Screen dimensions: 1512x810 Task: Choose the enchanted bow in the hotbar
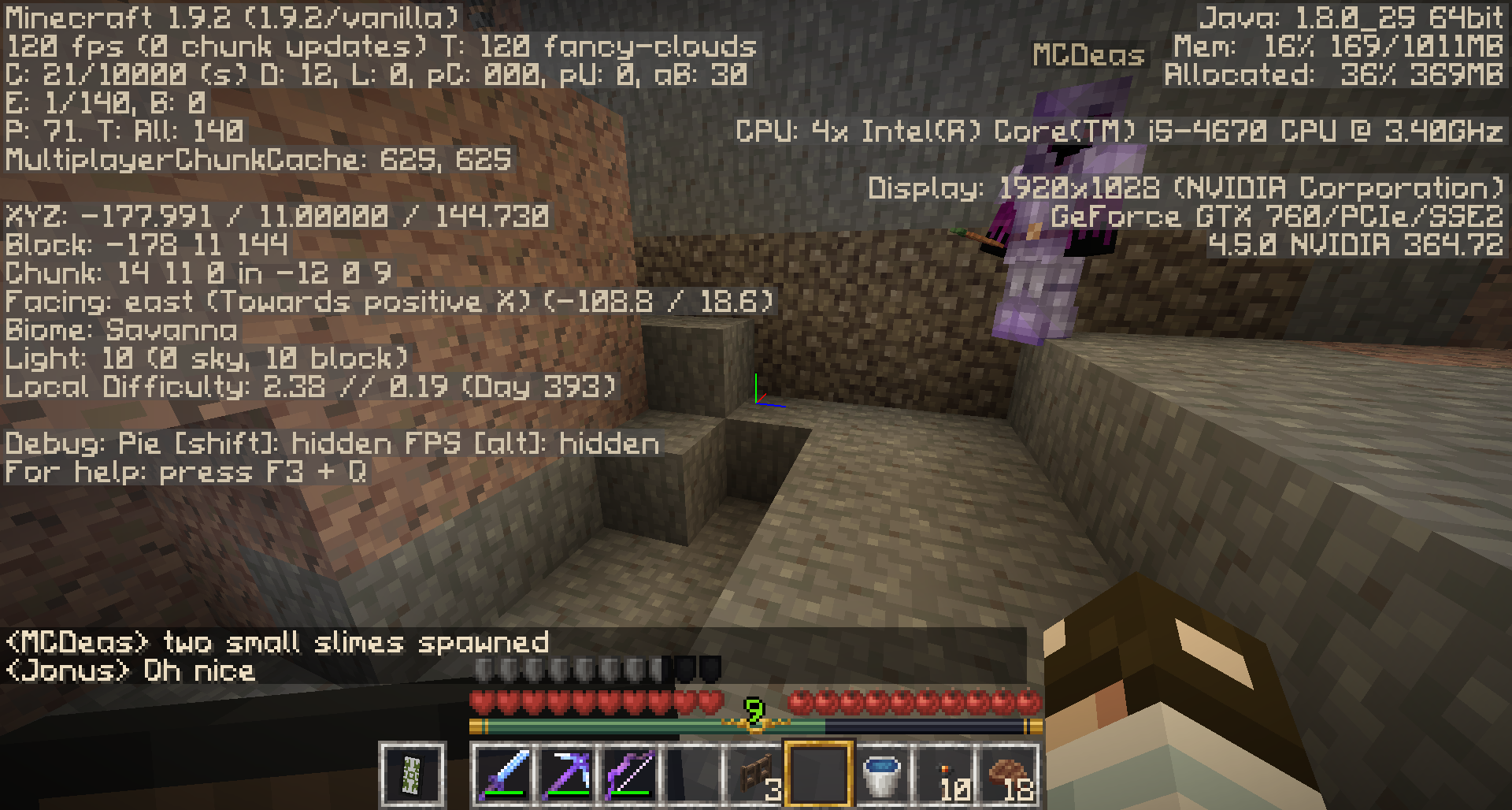pos(629,774)
